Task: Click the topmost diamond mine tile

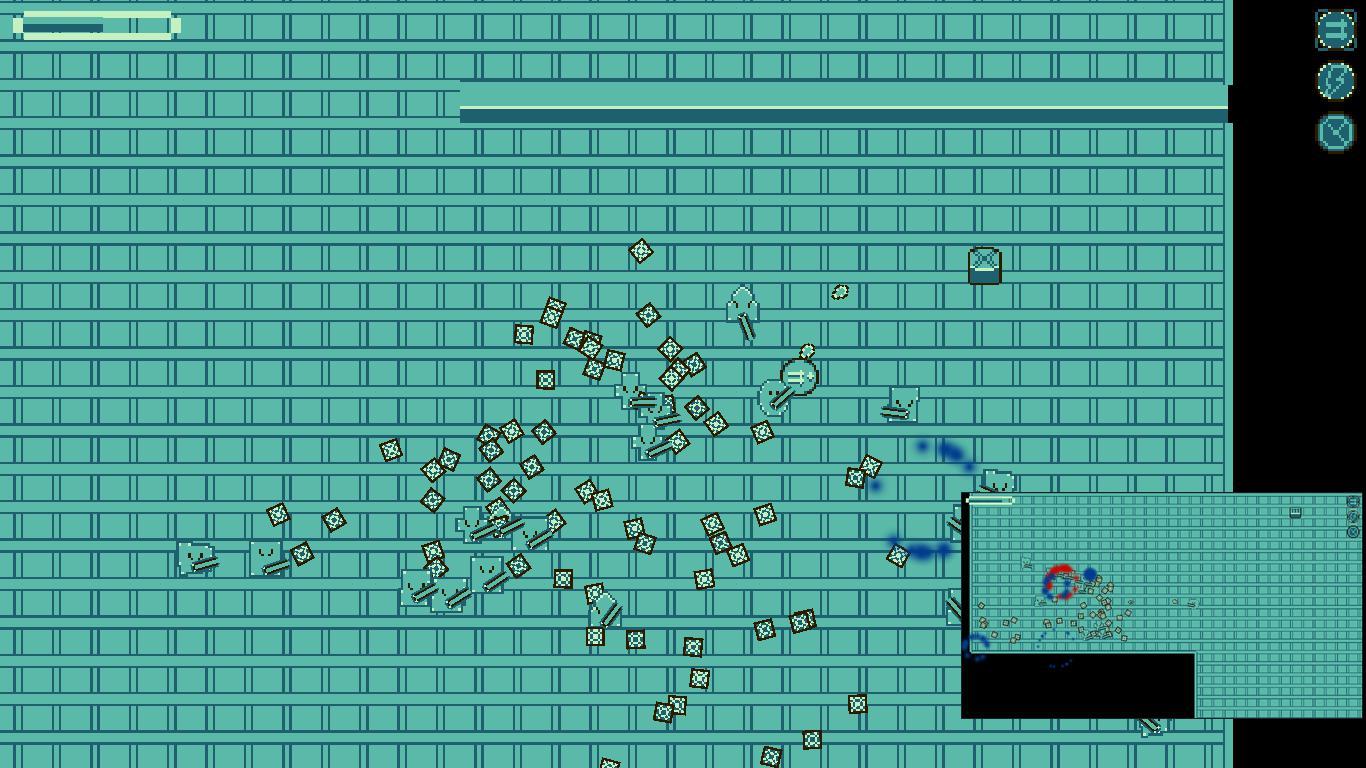Action: click(641, 252)
